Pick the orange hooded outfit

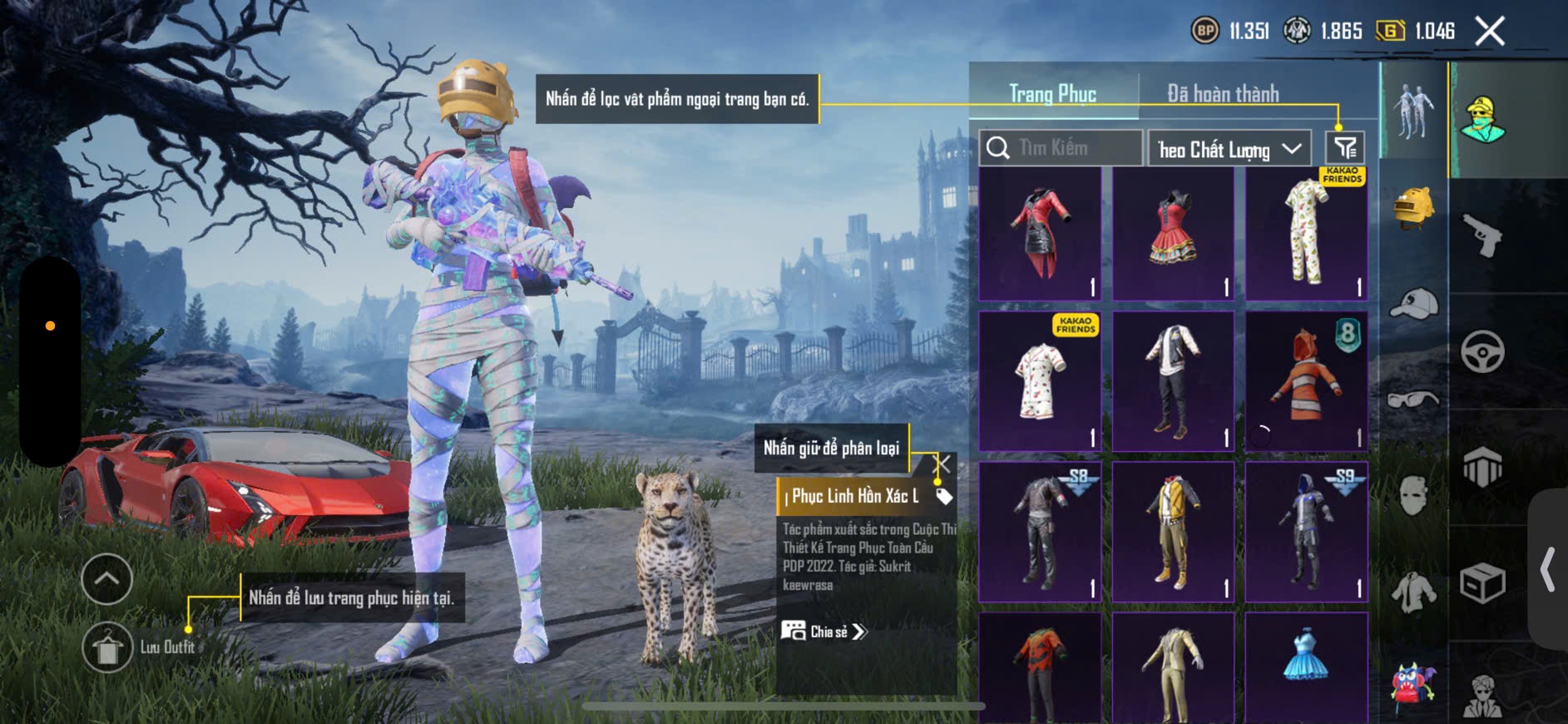(x=1306, y=381)
